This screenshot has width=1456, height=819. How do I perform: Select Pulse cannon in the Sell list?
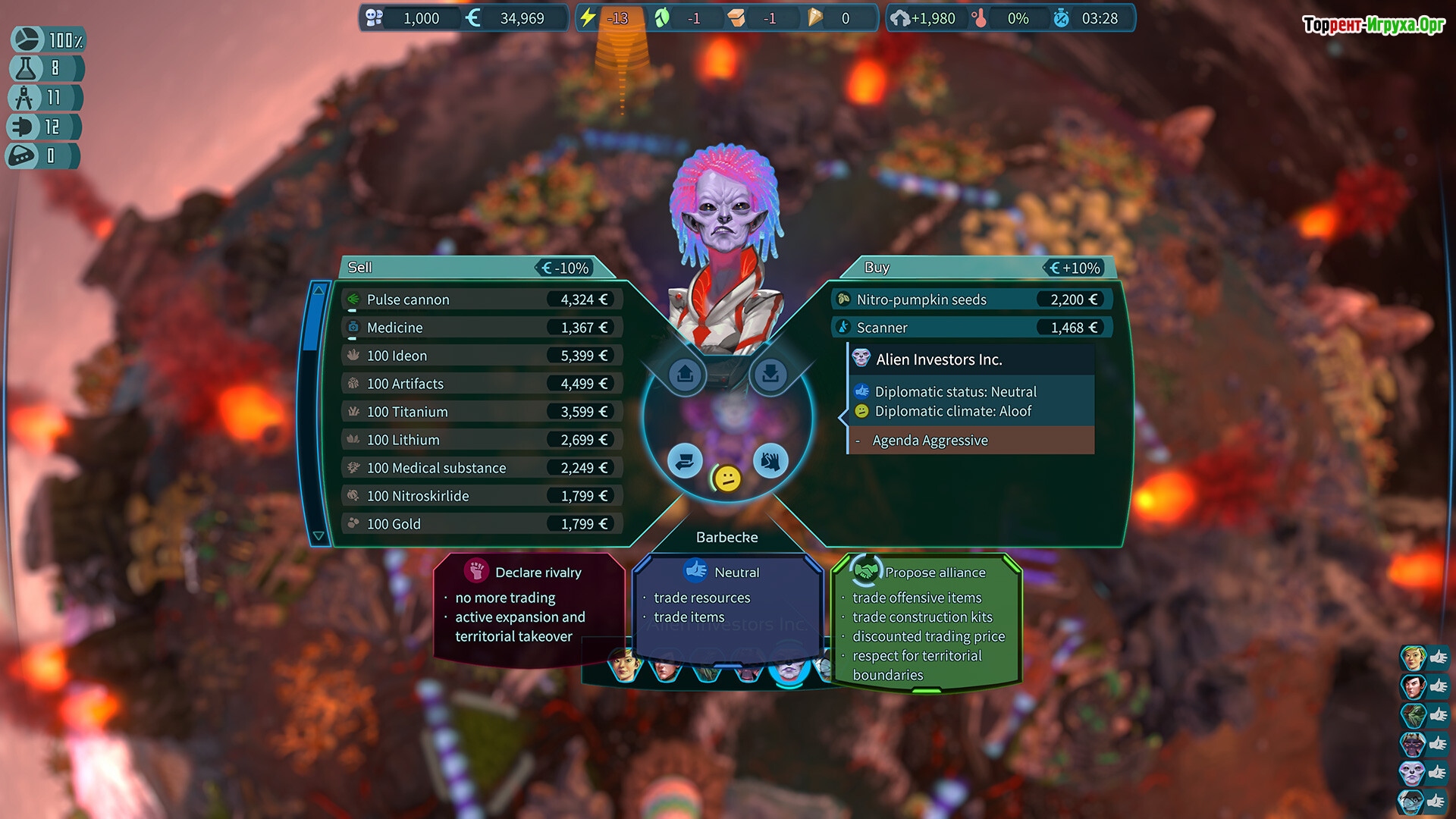tap(482, 300)
